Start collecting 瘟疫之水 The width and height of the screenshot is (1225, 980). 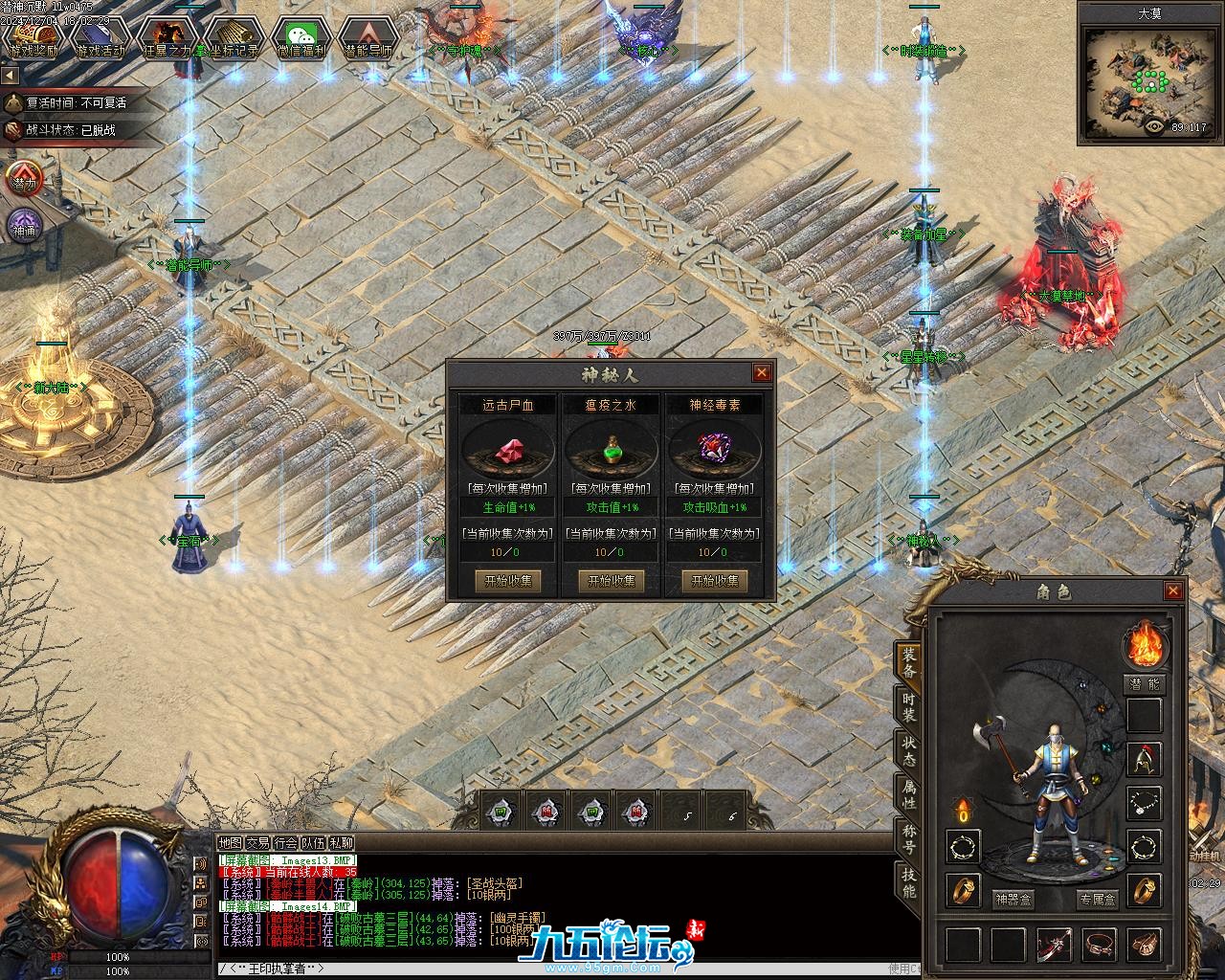[611, 581]
